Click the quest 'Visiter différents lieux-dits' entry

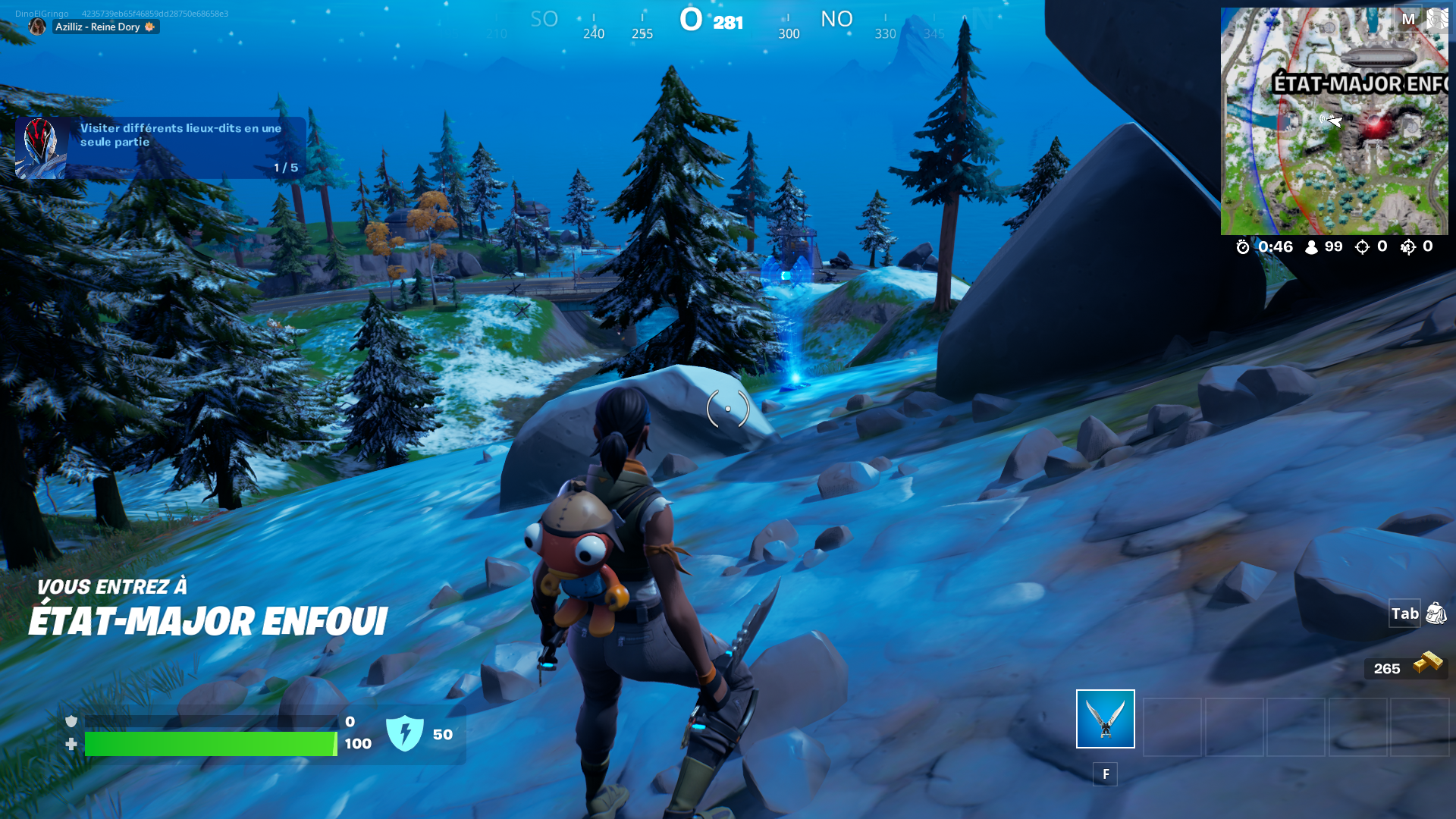tap(180, 135)
